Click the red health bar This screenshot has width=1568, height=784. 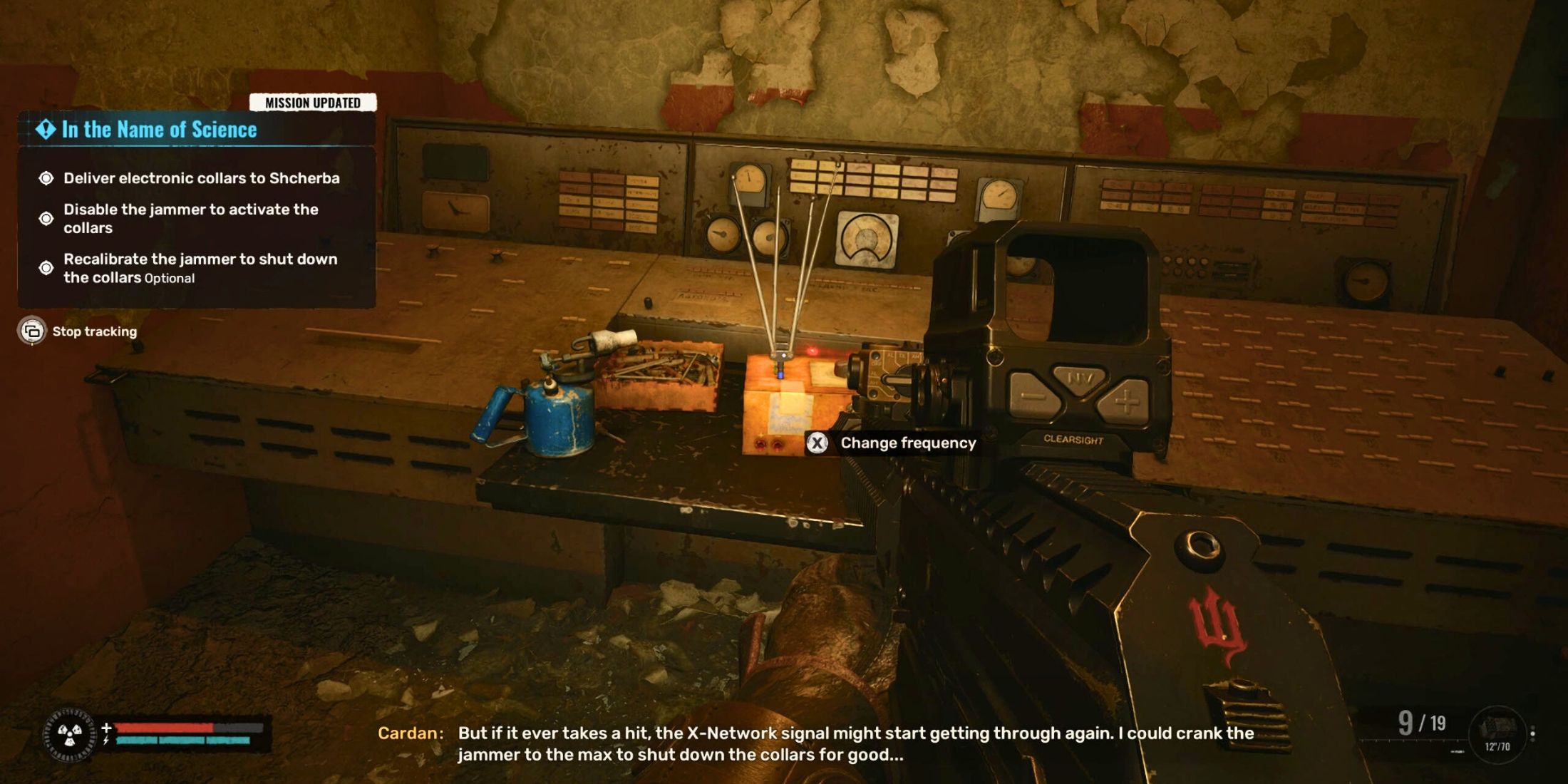point(164,728)
